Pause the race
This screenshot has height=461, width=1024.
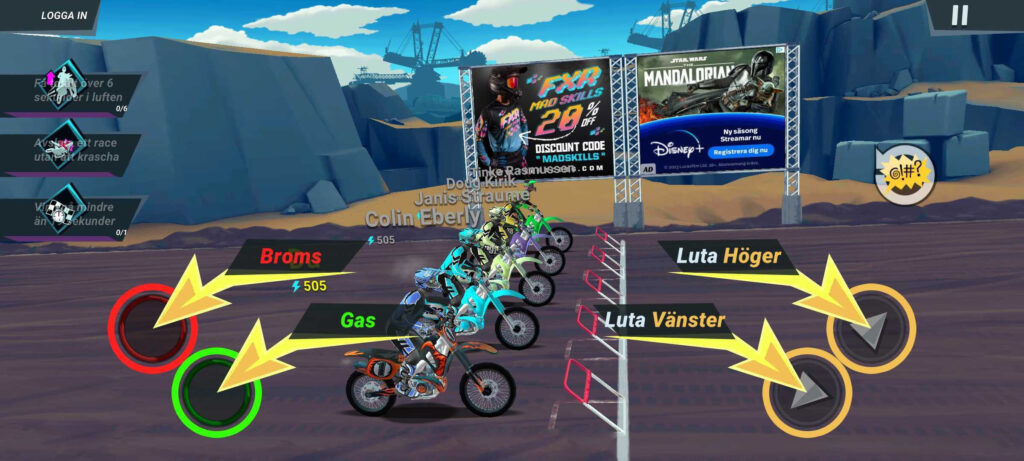click(x=959, y=15)
